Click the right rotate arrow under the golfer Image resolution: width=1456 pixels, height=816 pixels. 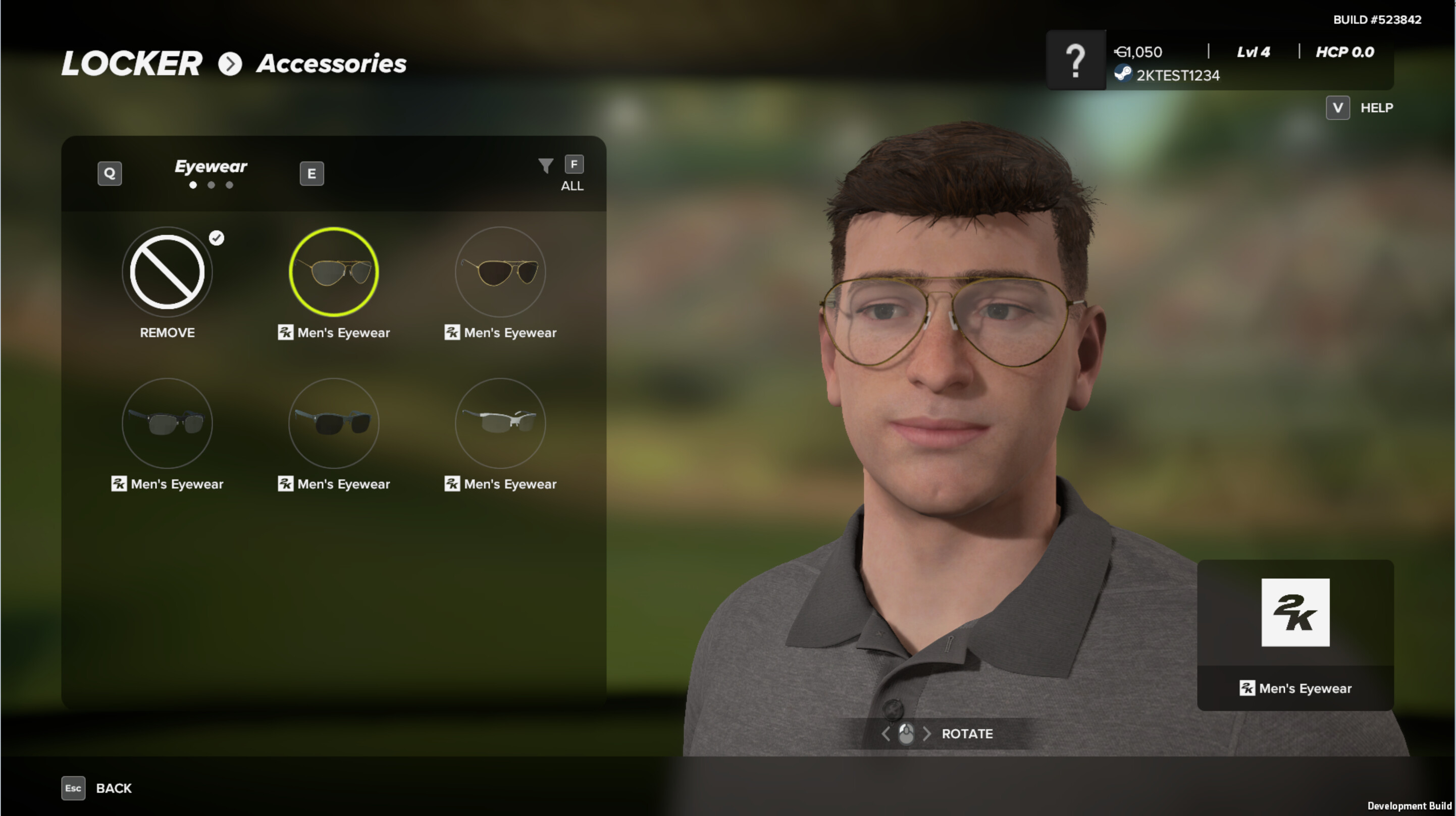[x=927, y=734]
